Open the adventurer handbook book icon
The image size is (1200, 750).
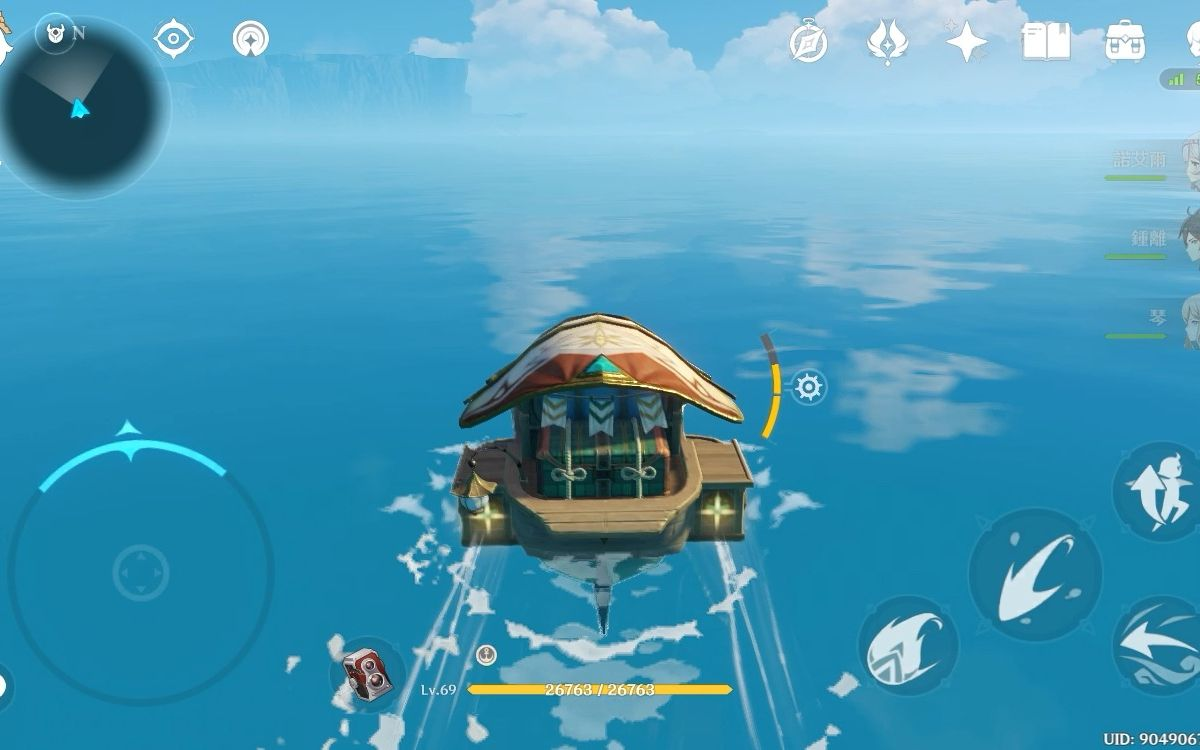(x=1046, y=42)
